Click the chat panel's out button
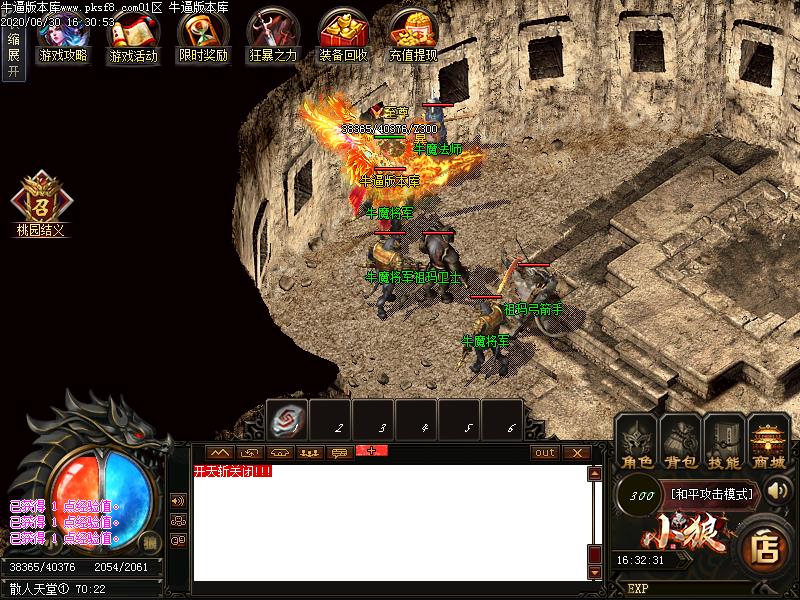 point(544,452)
